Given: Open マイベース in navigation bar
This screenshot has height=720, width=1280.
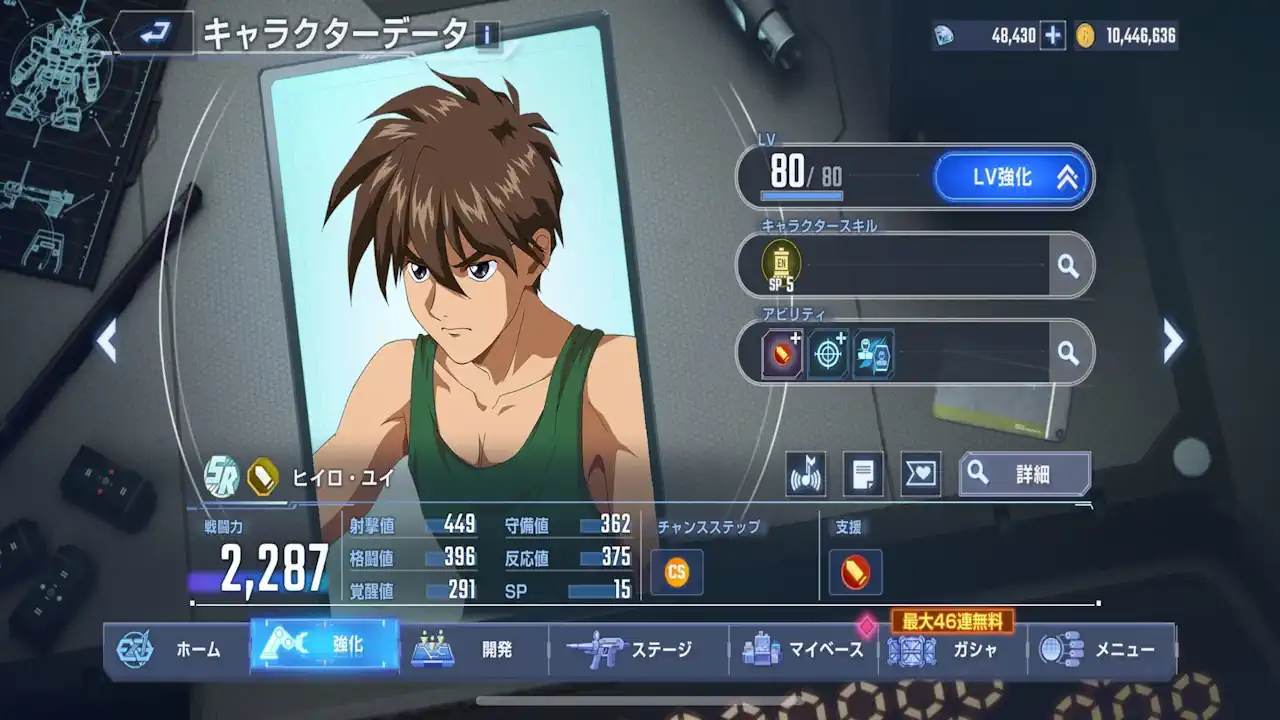Looking at the screenshot, I should pos(803,650).
